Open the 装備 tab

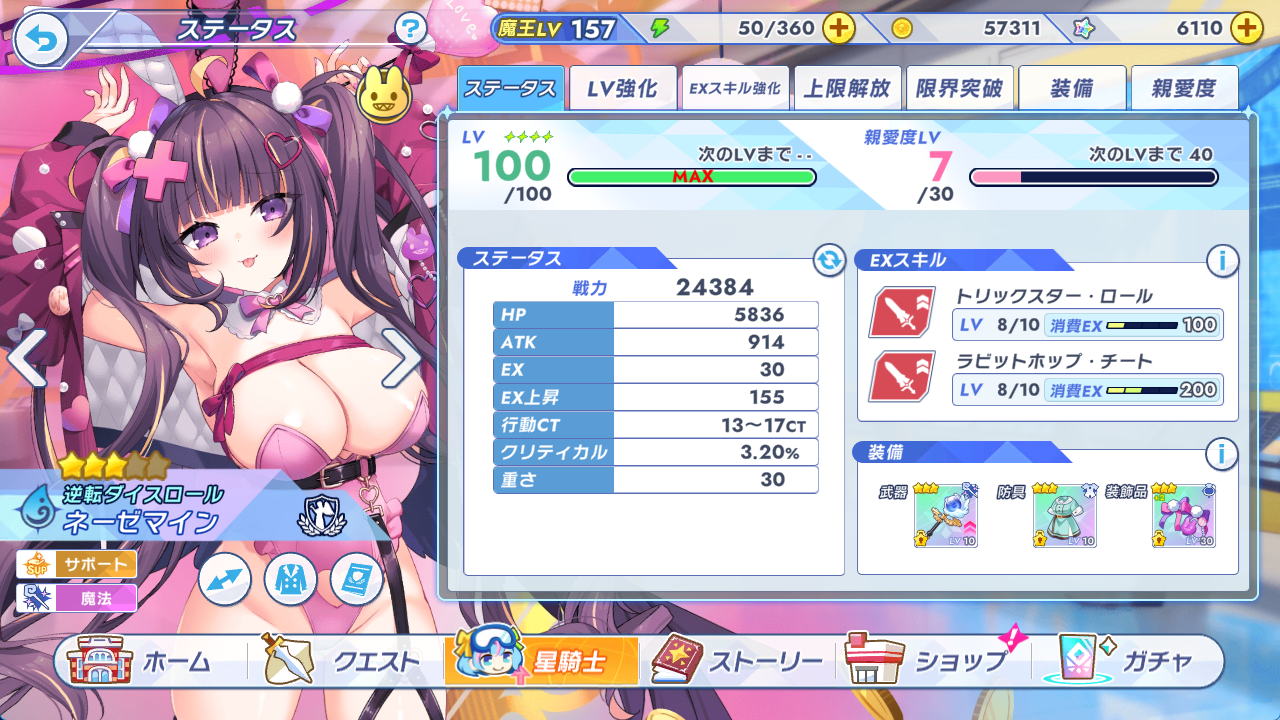click(x=1071, y=88)
